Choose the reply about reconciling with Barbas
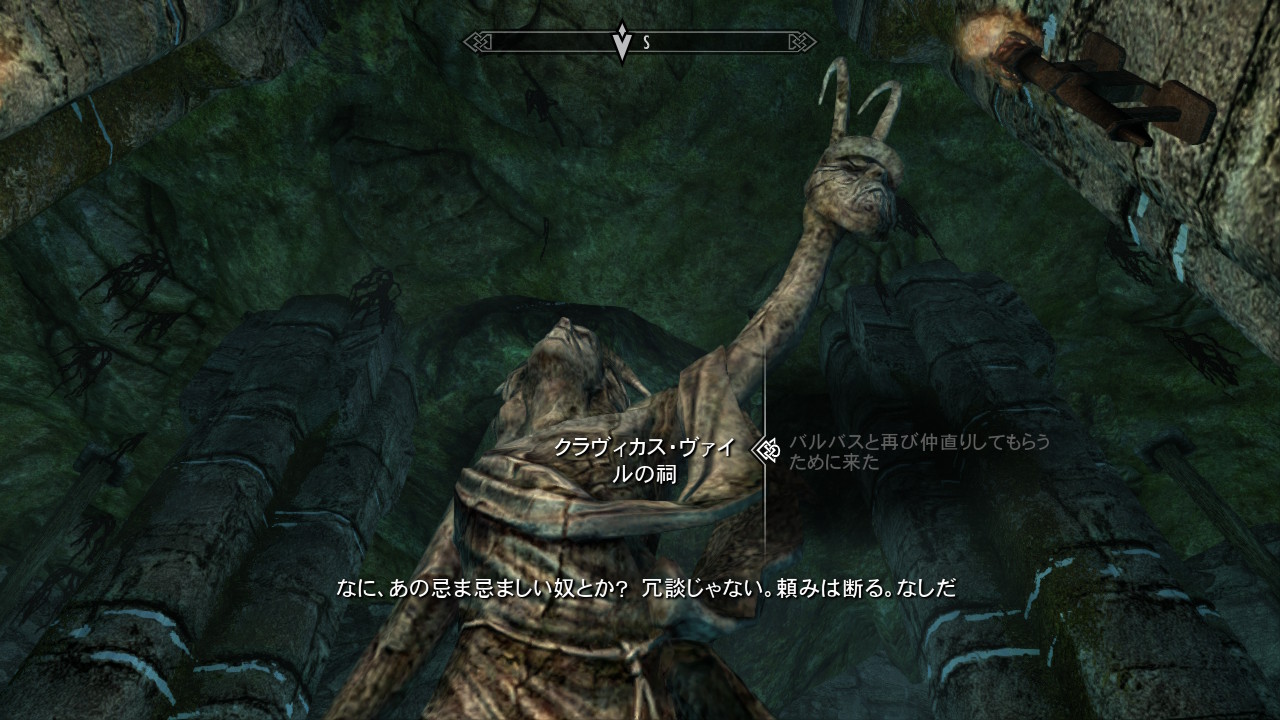This screenshot has height=720, width=1280. pyautogui.click(x=918, y=451)
